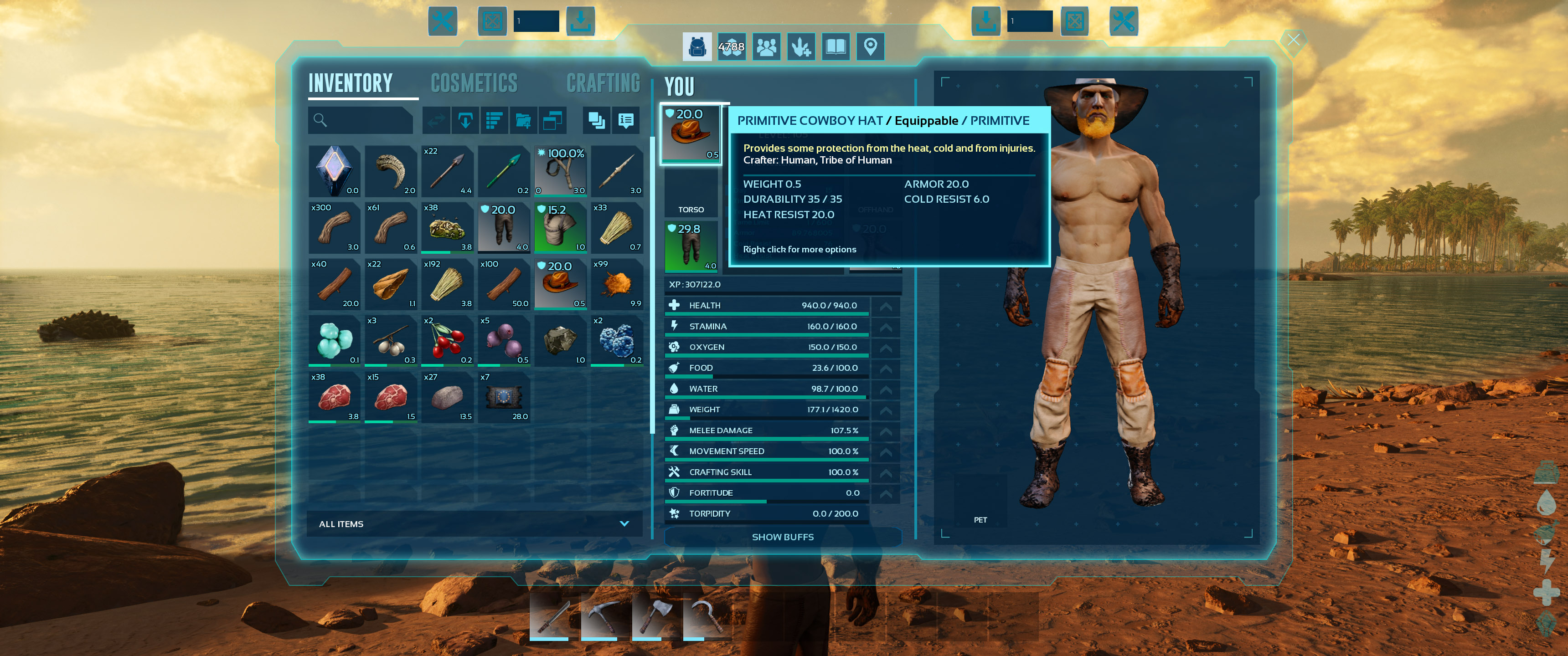
Task: Select the stack of 300 wood
Action: pos(334,228)
